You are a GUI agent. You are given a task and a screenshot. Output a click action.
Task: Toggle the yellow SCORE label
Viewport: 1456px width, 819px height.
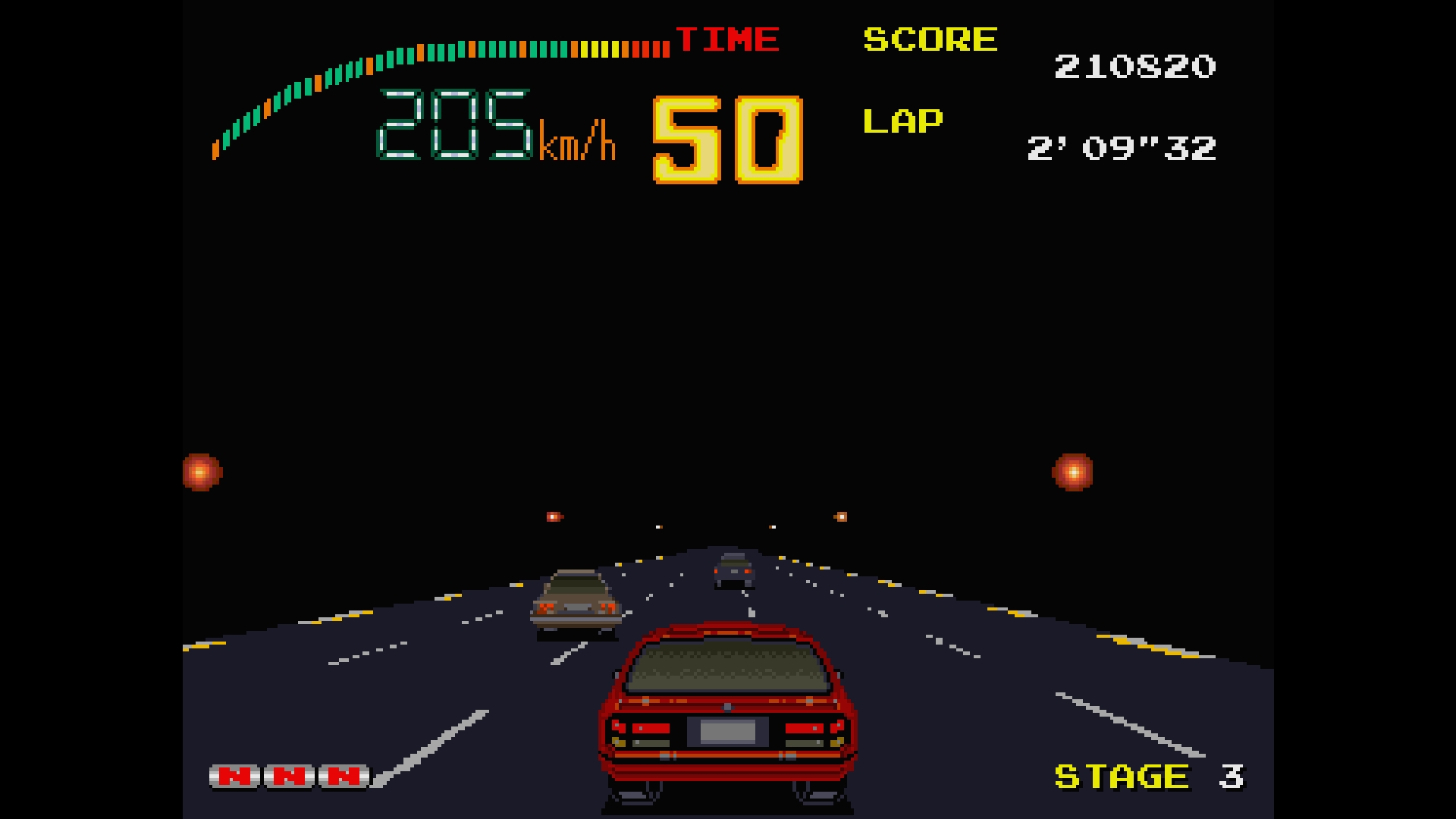930,39
